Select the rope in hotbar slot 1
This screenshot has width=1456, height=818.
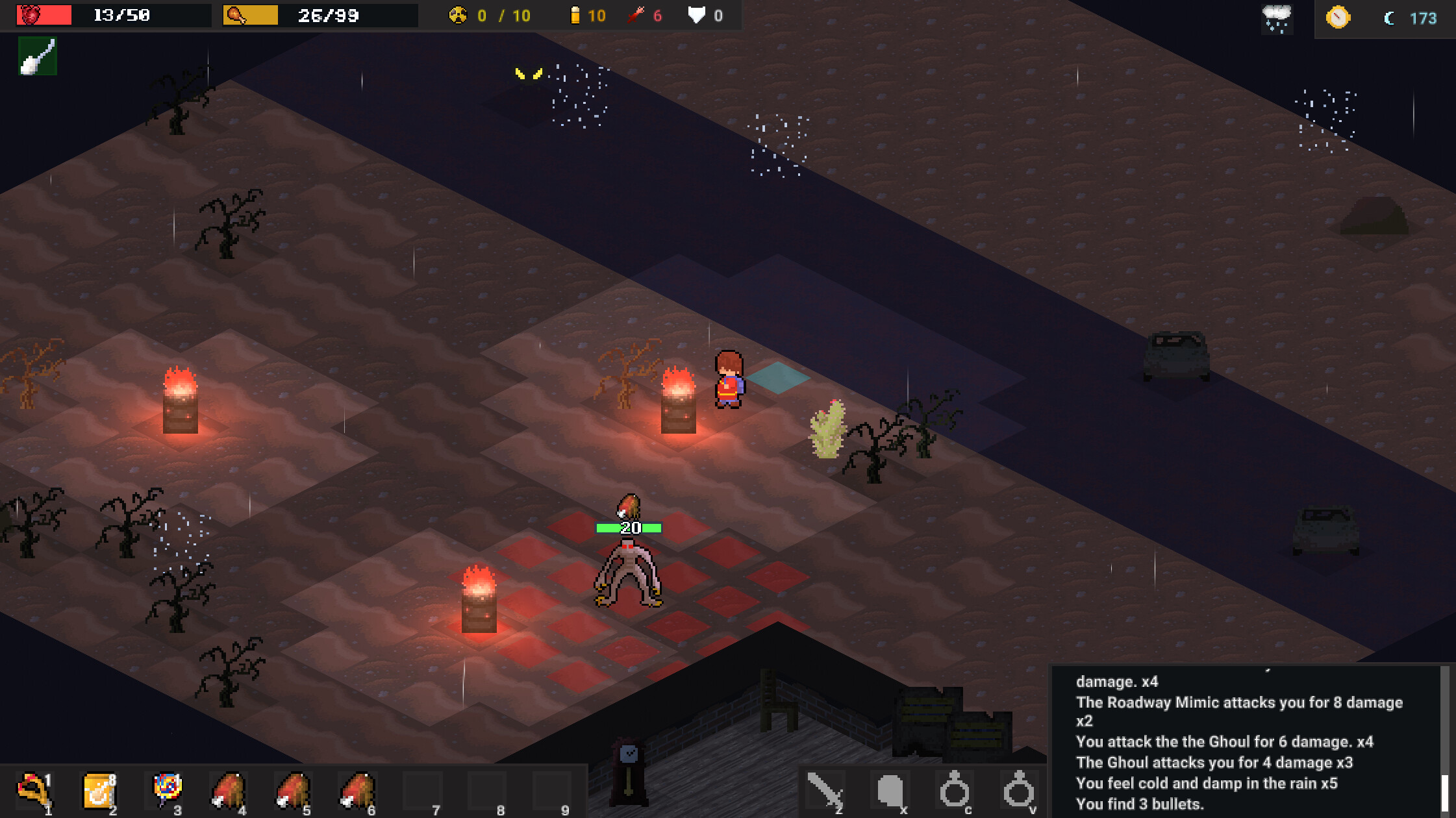(x=34, y=791)
